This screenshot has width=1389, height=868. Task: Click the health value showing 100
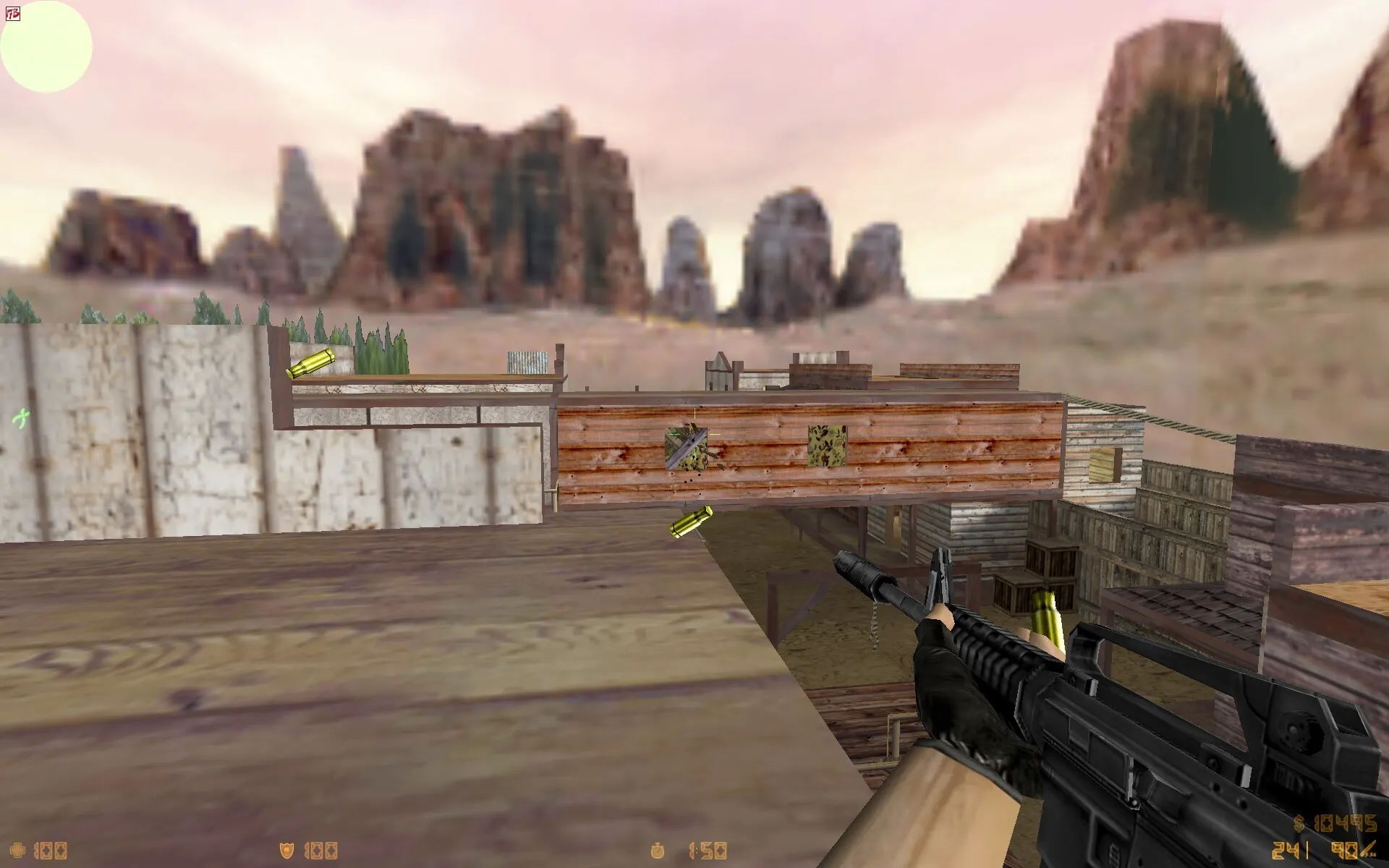51,851
